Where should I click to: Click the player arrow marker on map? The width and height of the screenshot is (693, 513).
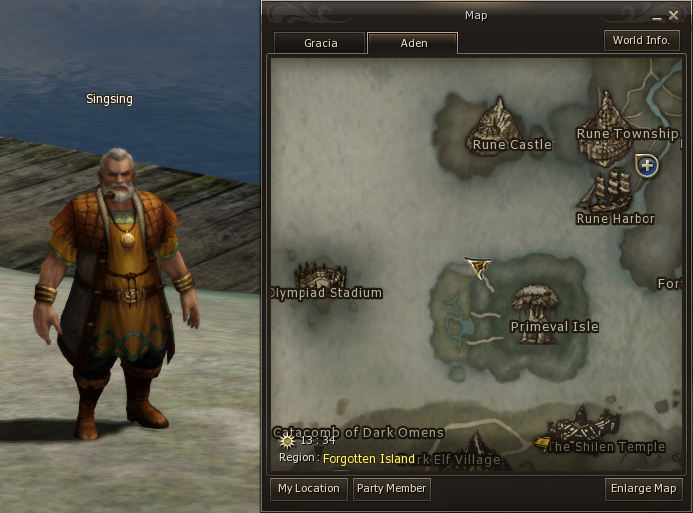coord(479,266)
